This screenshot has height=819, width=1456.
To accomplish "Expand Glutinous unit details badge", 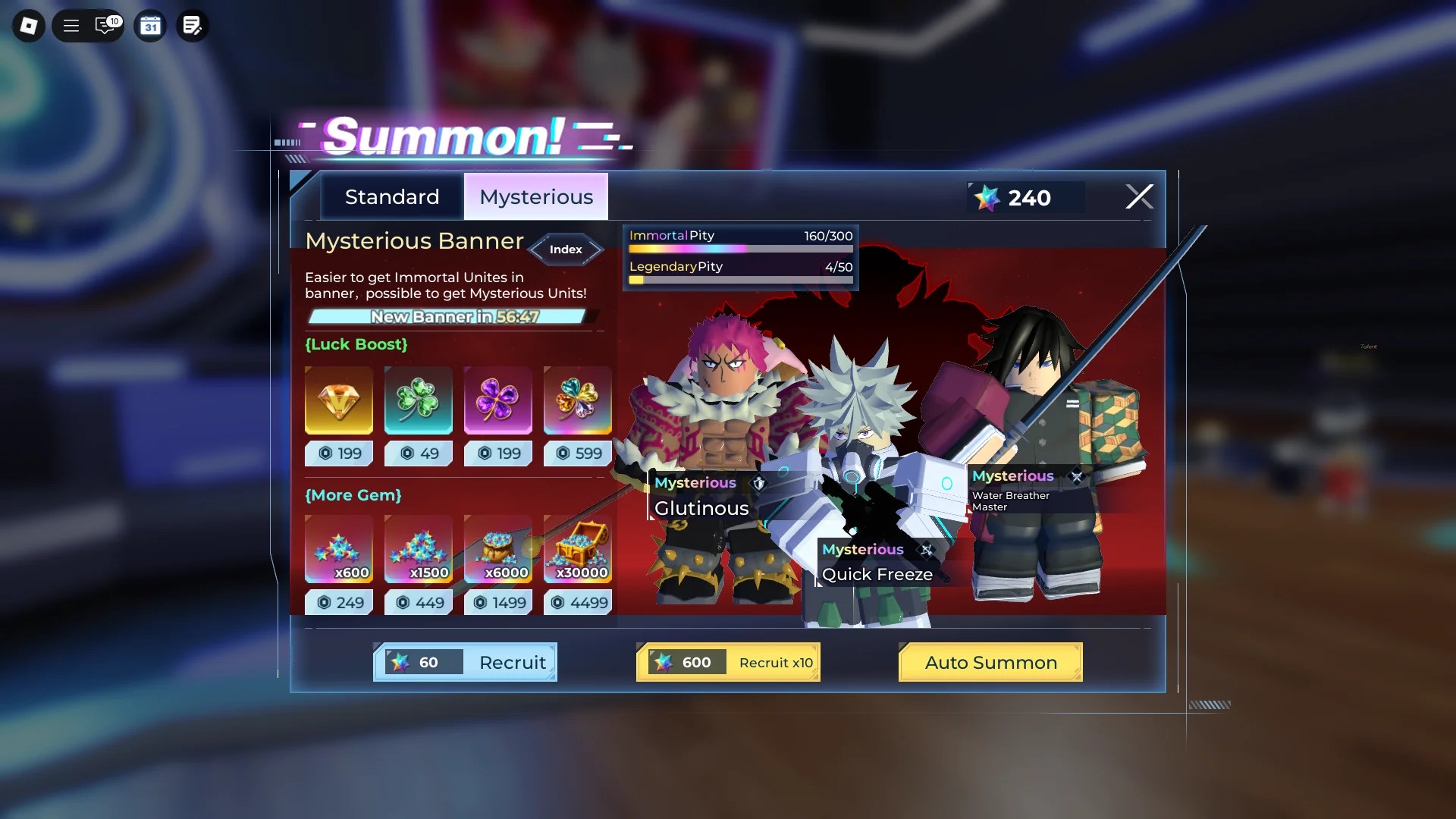I will [x=760, y=483].
